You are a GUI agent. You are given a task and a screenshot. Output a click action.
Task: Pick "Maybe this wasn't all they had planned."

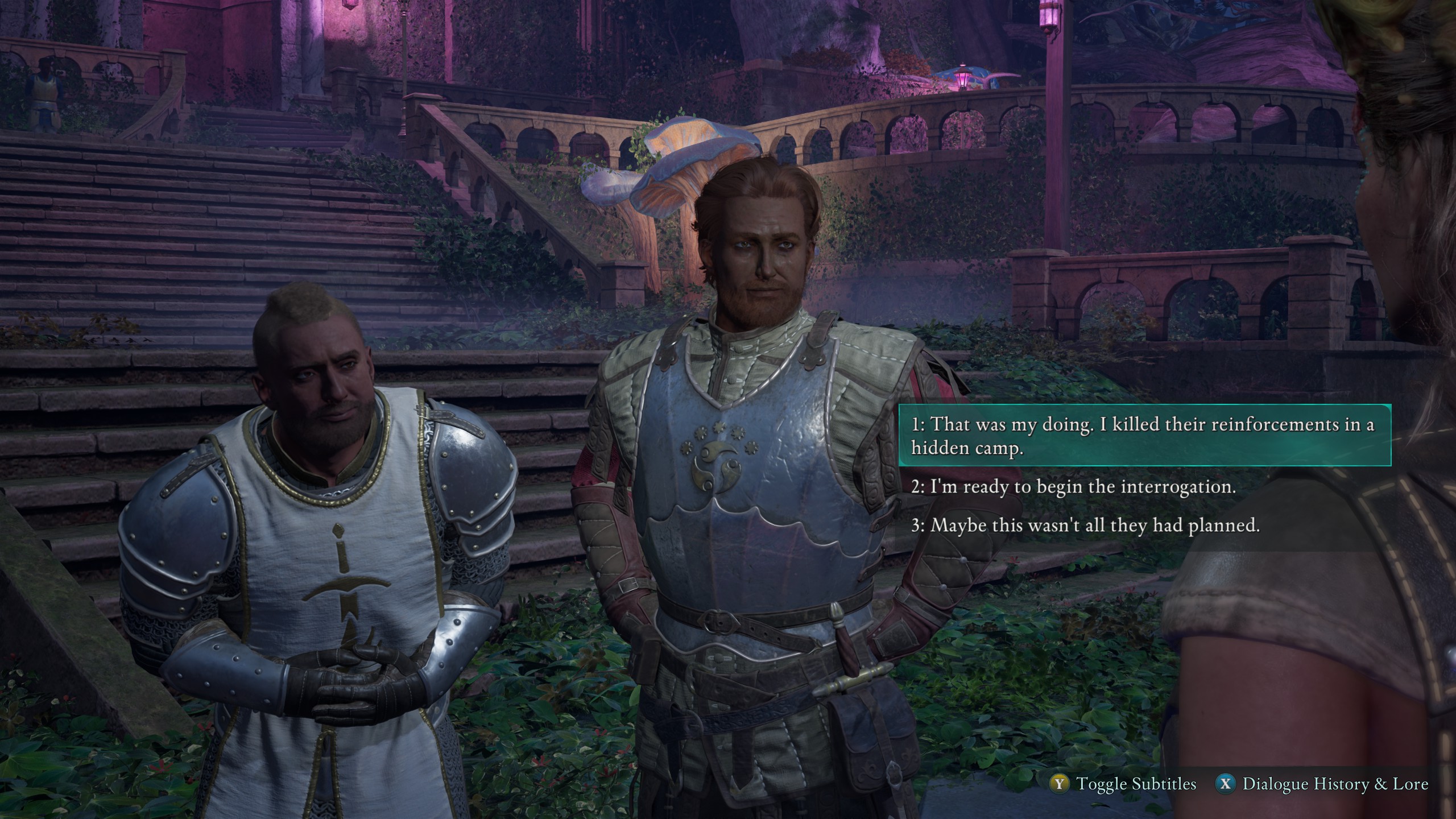(x=1085, y=525)
